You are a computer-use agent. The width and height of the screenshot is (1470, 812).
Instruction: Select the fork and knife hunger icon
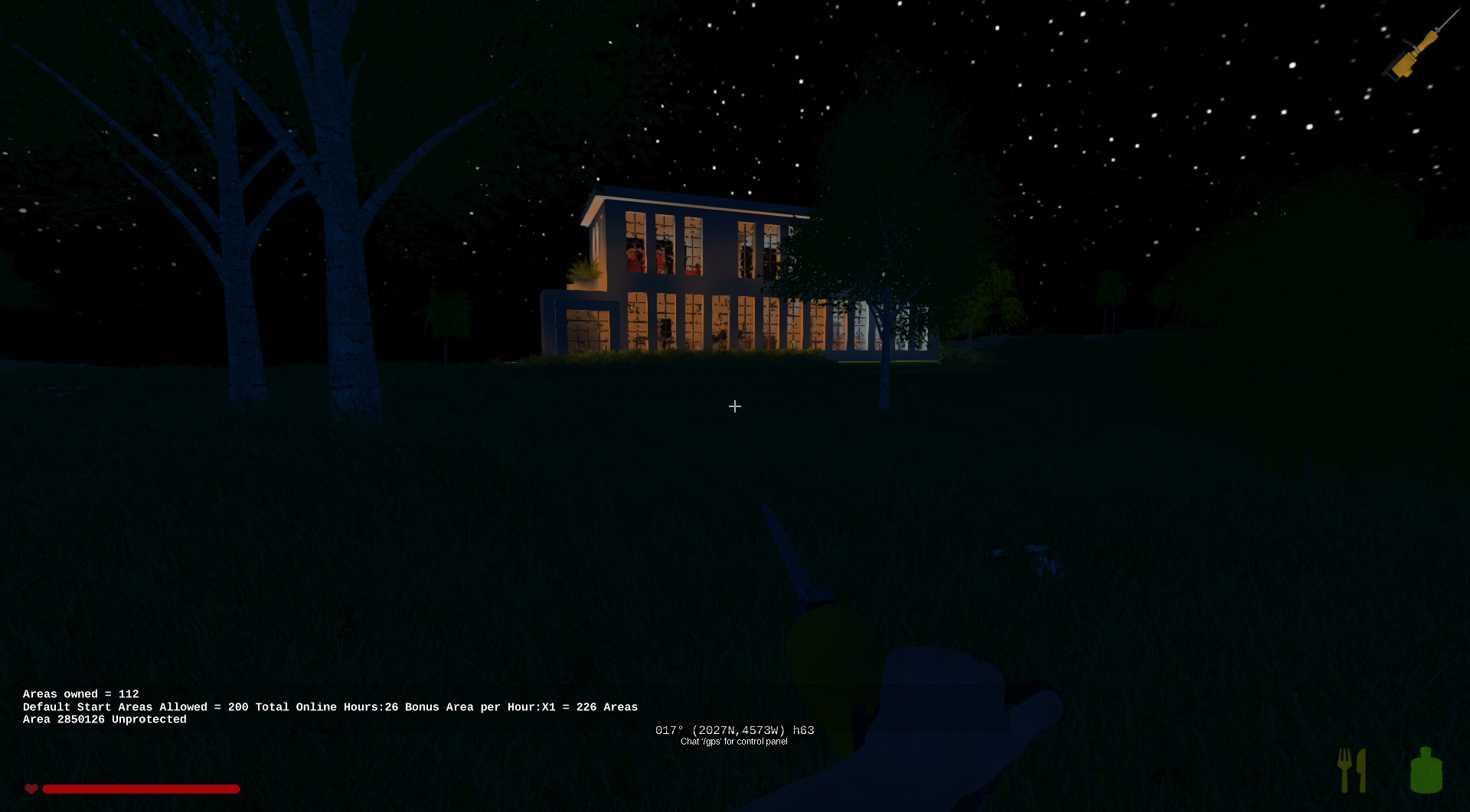tap(1351, 770)
